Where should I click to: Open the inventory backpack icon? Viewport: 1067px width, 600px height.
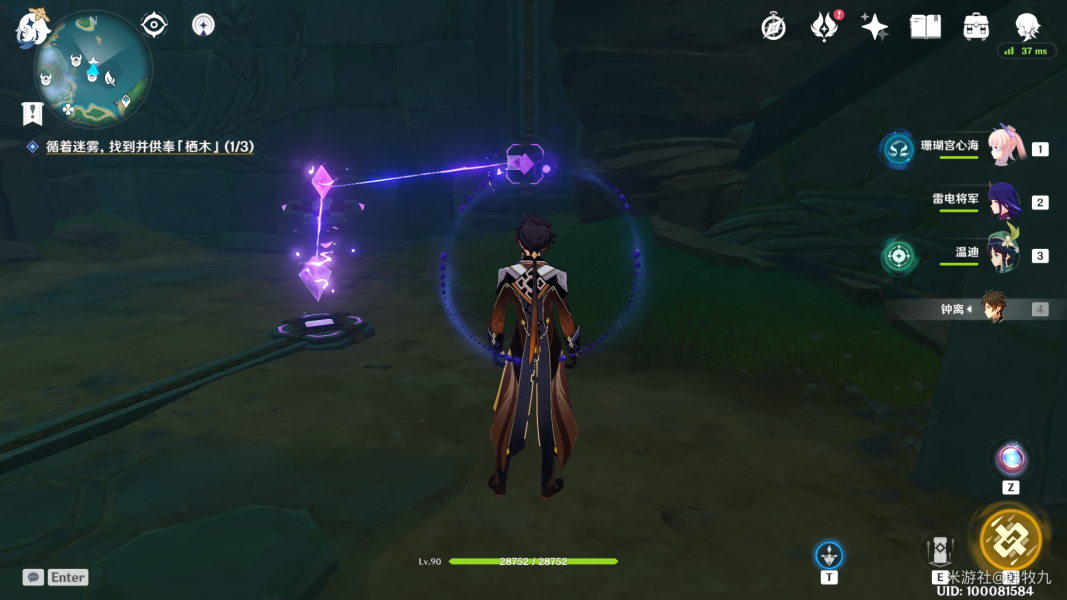(x=976, y=27)
